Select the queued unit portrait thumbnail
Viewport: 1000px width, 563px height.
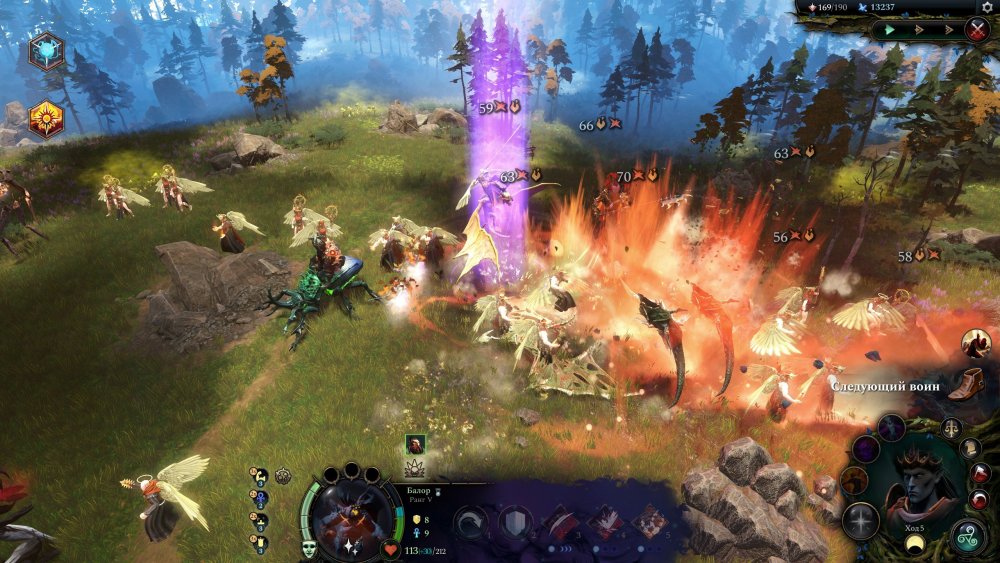pos(415,444)
